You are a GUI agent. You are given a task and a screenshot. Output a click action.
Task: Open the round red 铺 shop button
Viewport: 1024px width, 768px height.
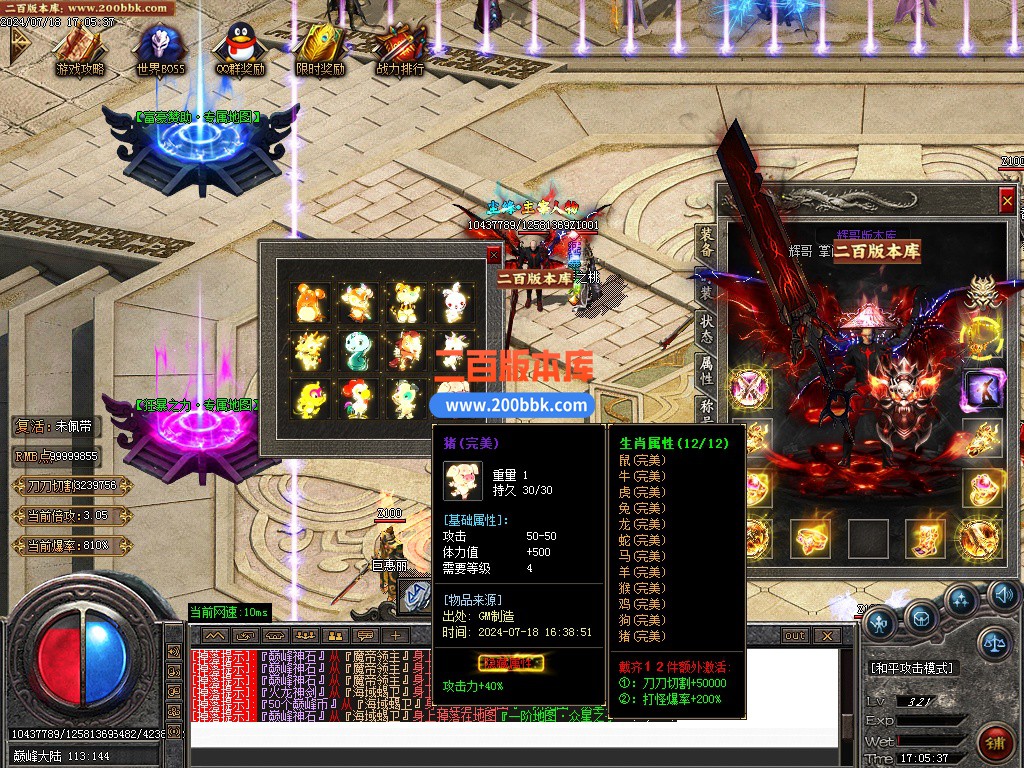(996, 743)
